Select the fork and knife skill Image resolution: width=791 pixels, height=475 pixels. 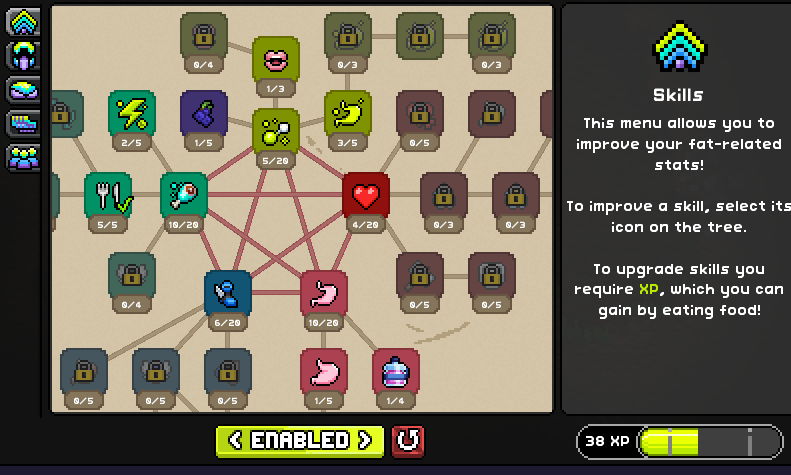(x=108, y=195)
